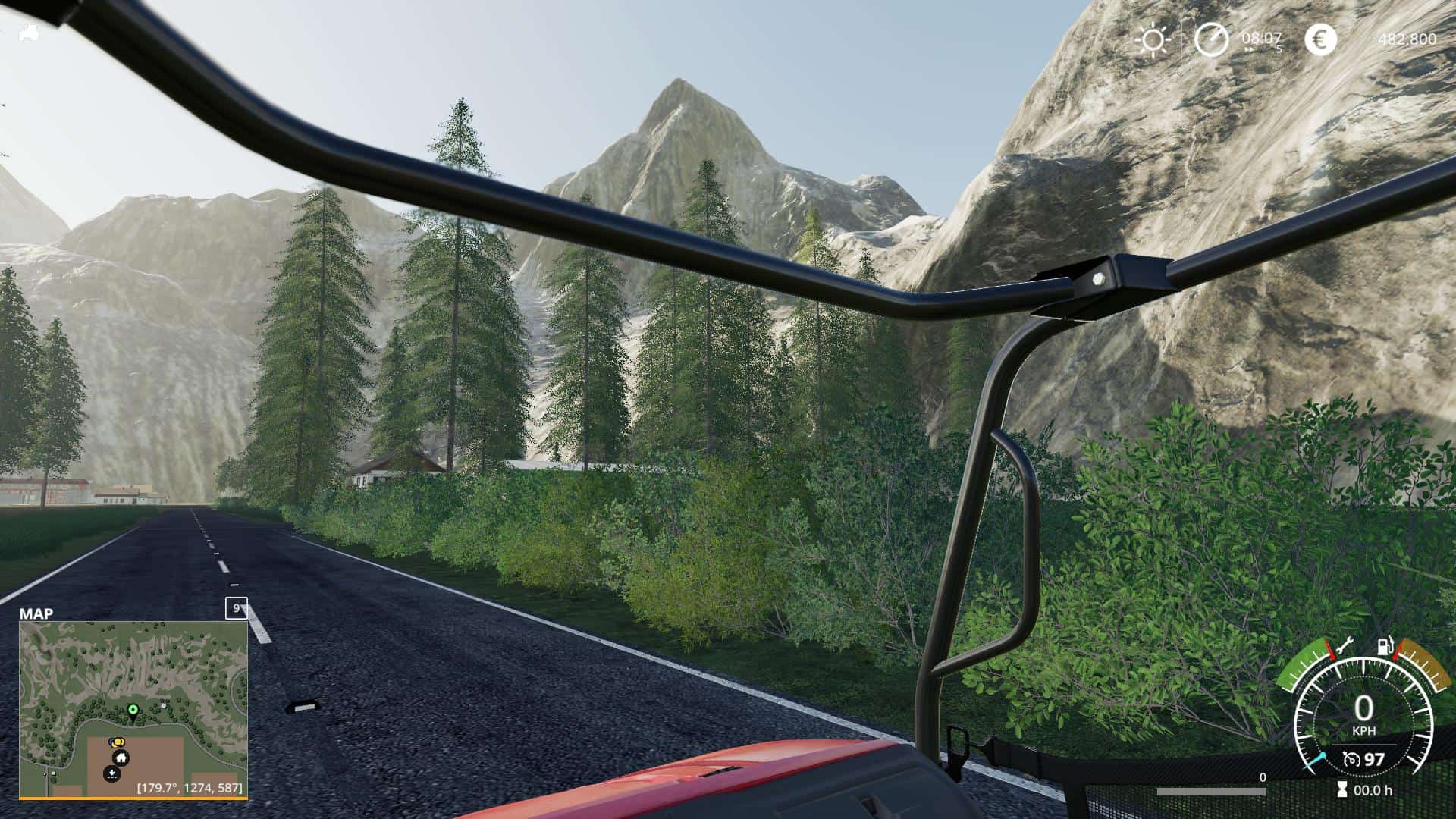Click the house icon on the minimap

(x=121, y=758)
